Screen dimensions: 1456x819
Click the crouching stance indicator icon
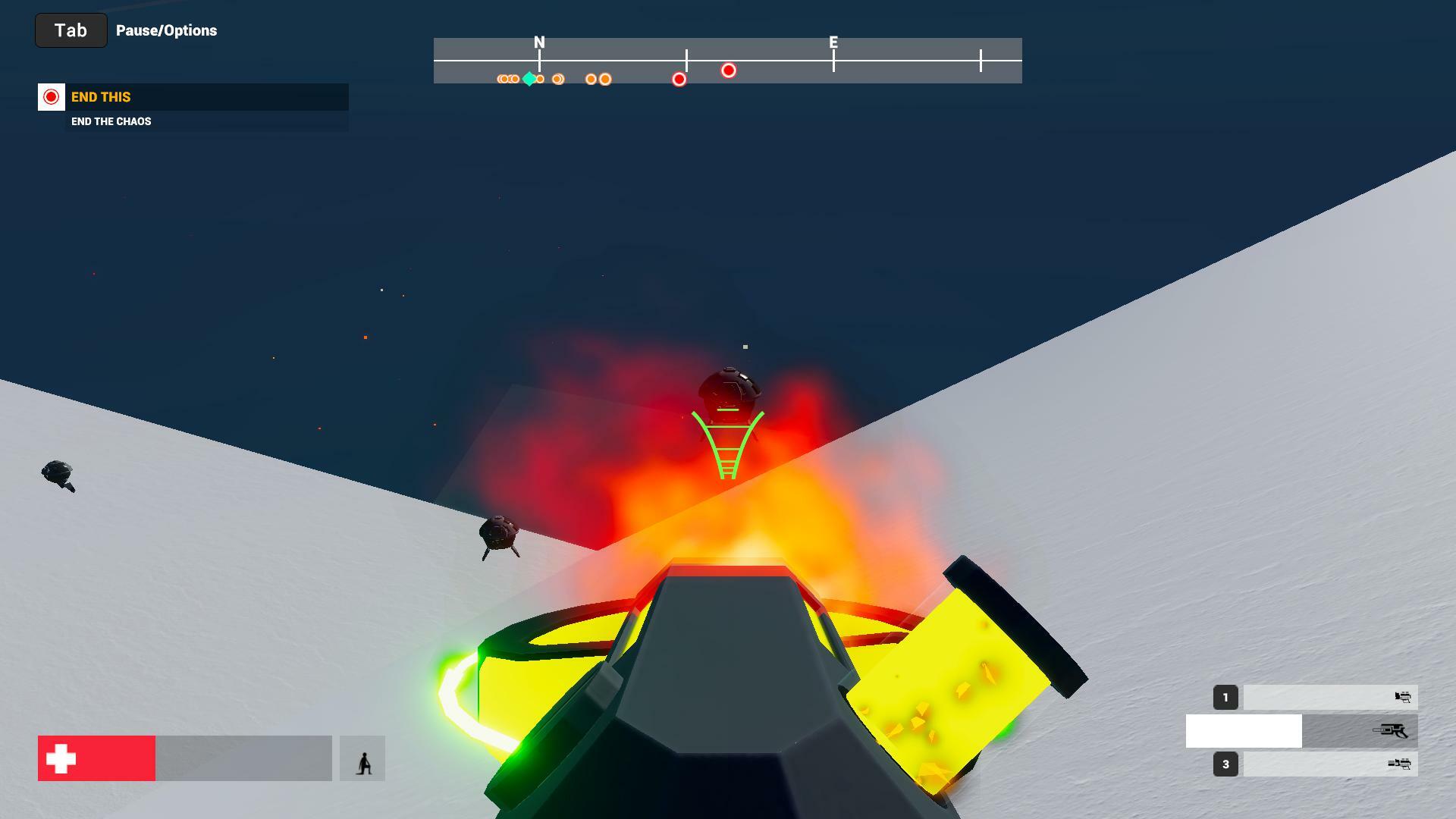364,758
